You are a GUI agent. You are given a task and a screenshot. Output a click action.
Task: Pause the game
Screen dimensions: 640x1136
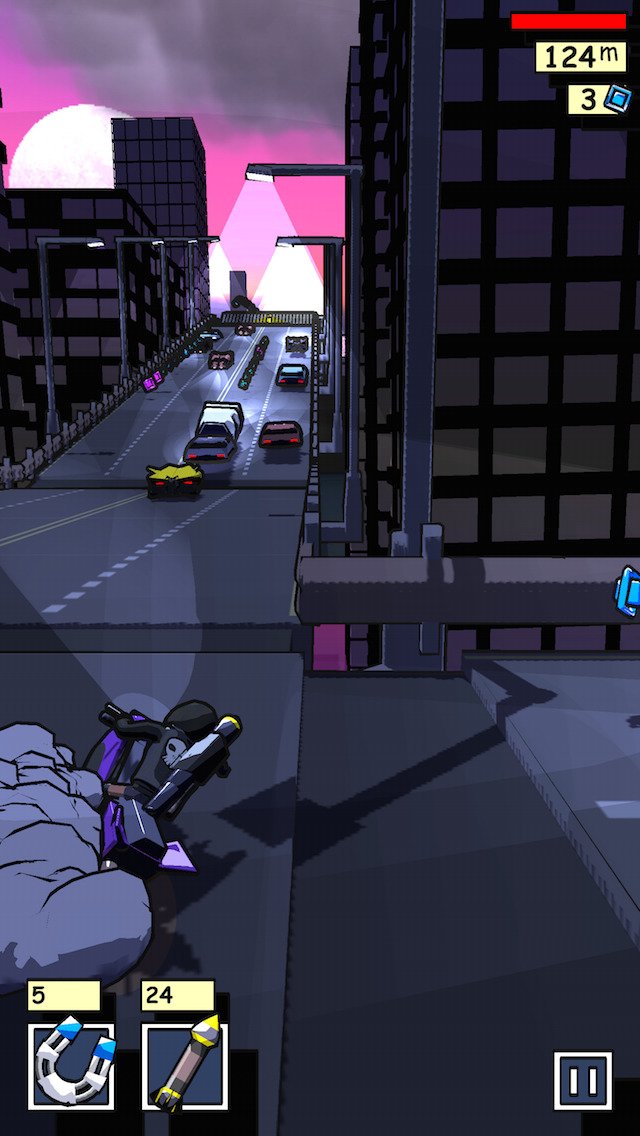[x=583, y=1081]
